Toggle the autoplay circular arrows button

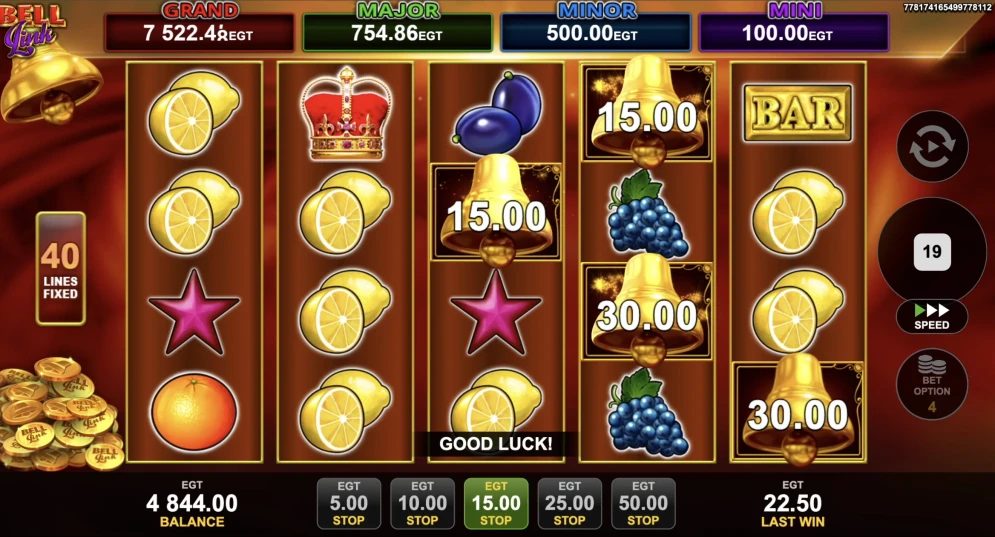coord(932,146)
